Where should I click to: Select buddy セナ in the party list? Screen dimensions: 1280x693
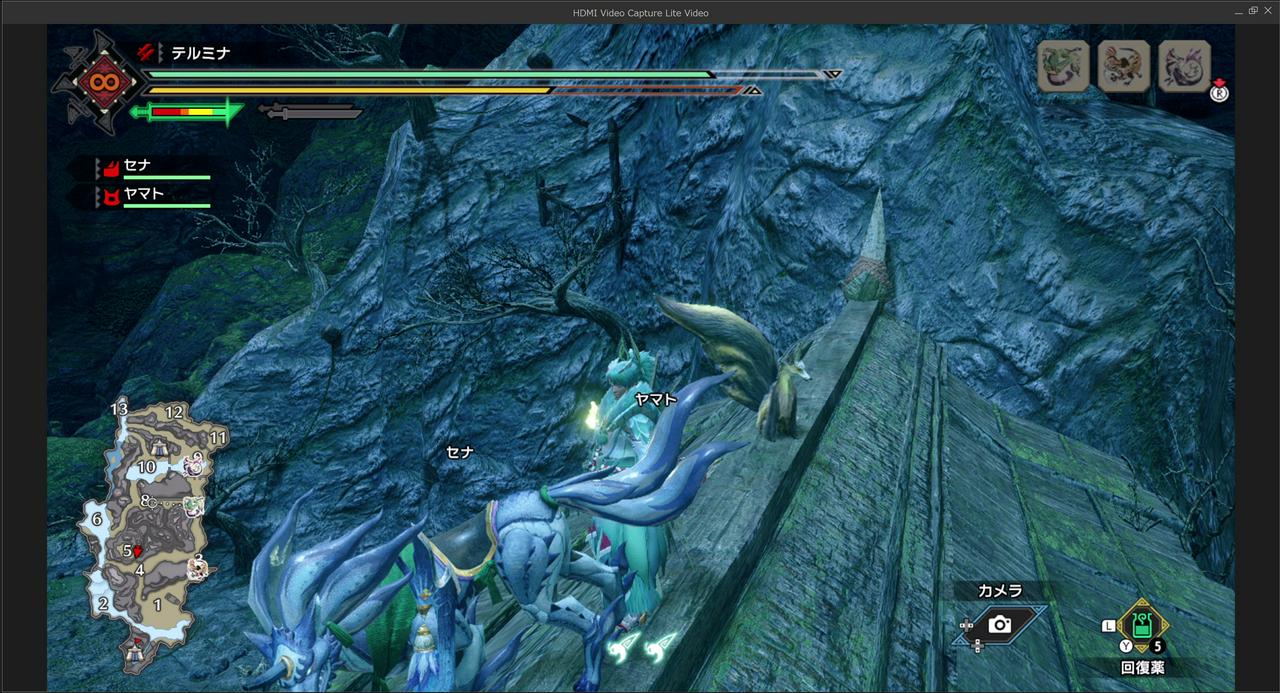tap(137, 166)
